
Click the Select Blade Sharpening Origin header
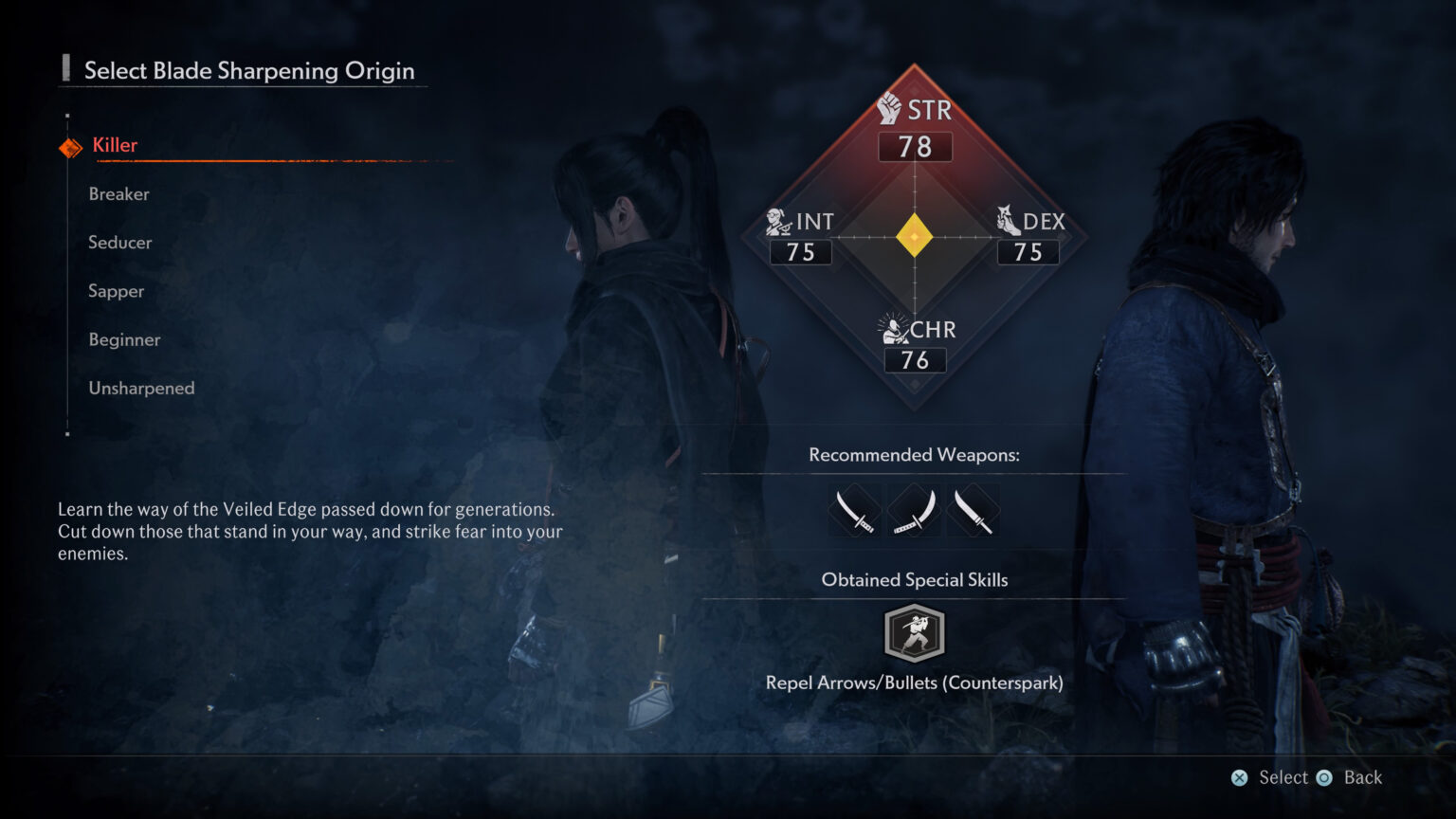coord(249,70)
